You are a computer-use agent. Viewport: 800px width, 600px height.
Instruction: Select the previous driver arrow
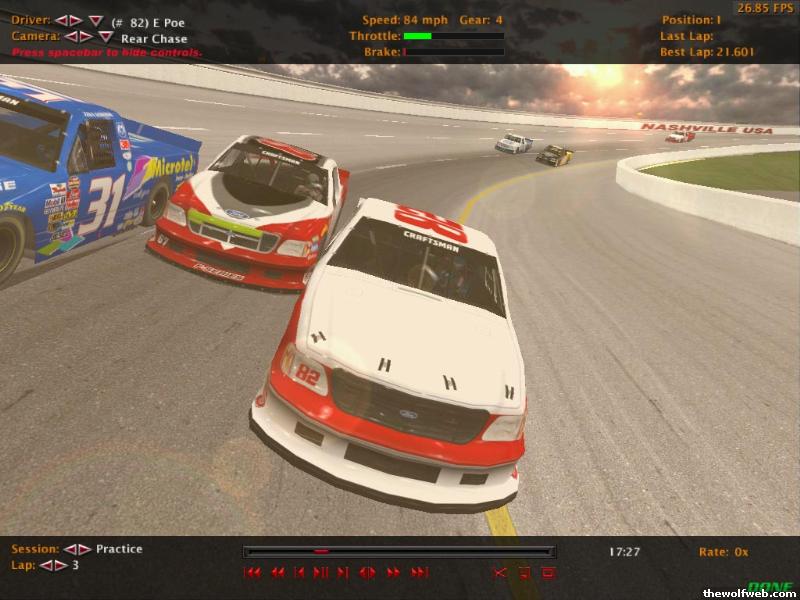pos(61,21)
